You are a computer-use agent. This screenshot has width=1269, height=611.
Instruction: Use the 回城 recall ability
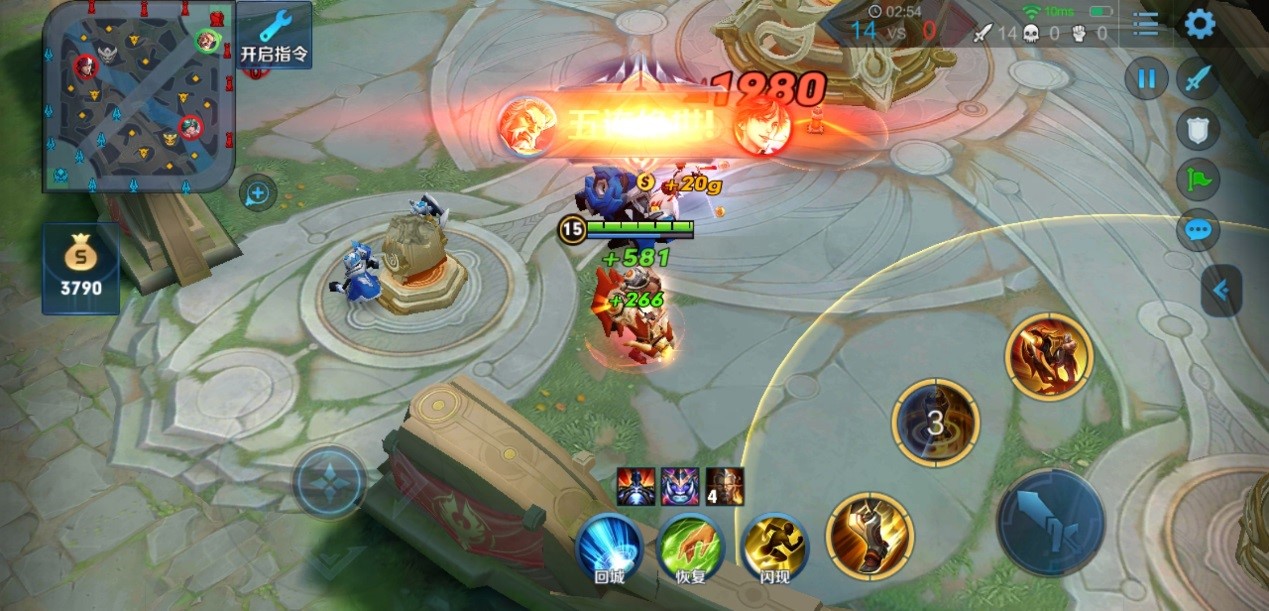609,547
